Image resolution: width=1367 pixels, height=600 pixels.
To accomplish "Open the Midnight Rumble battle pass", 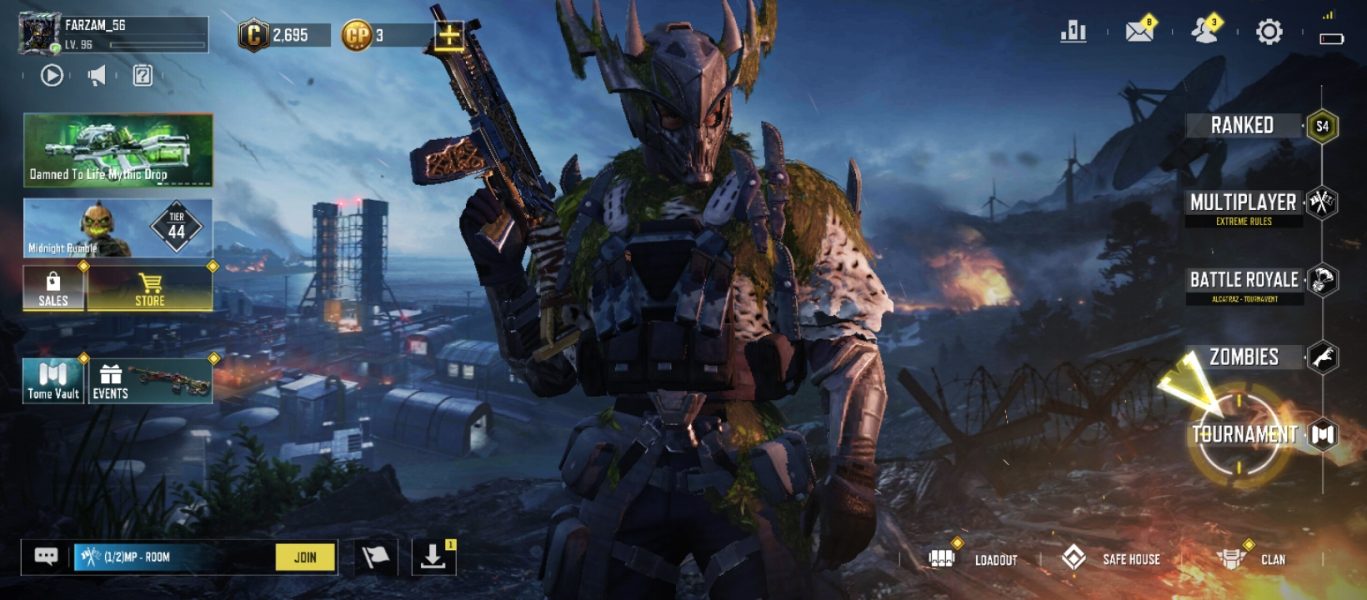I will (x=118, y=228).
